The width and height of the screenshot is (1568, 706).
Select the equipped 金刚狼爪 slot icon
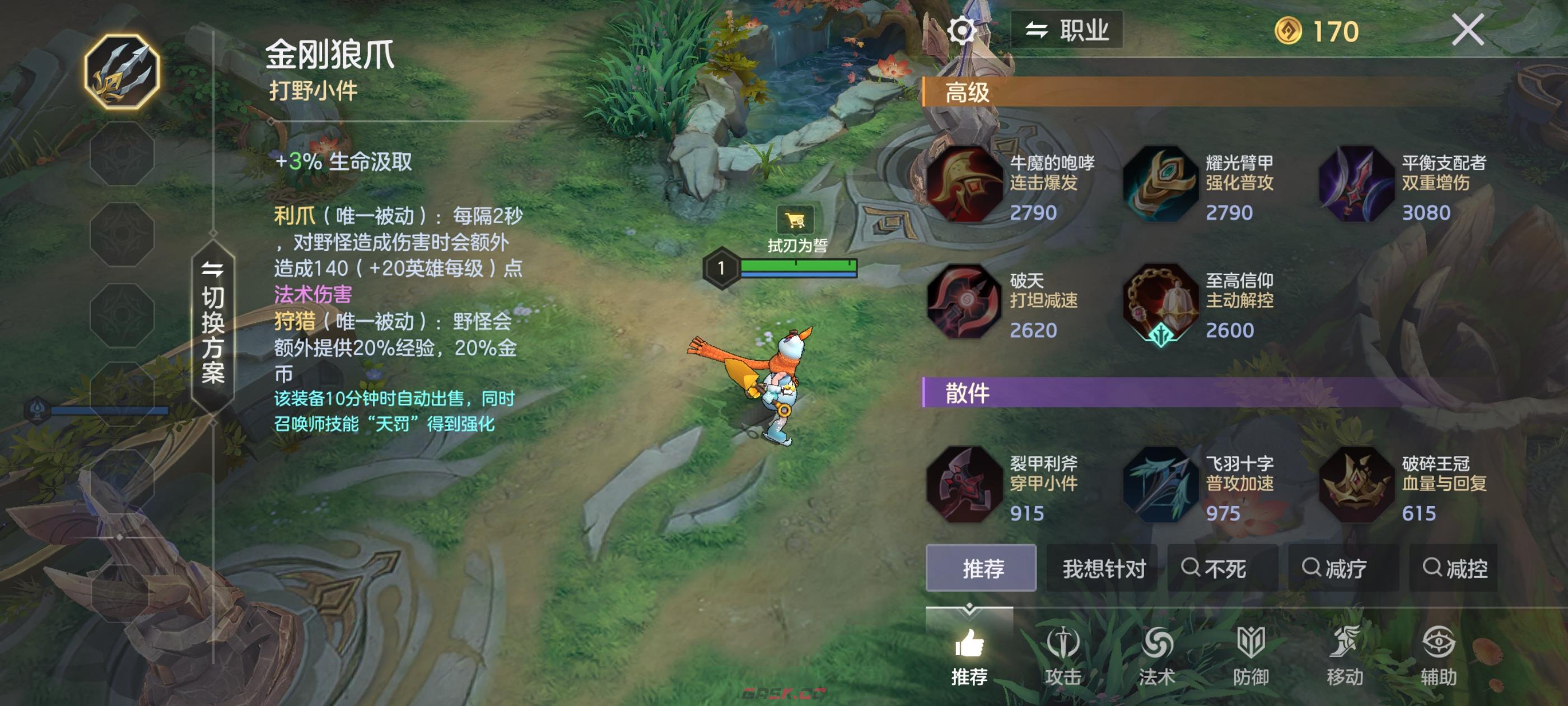(122, 72)
